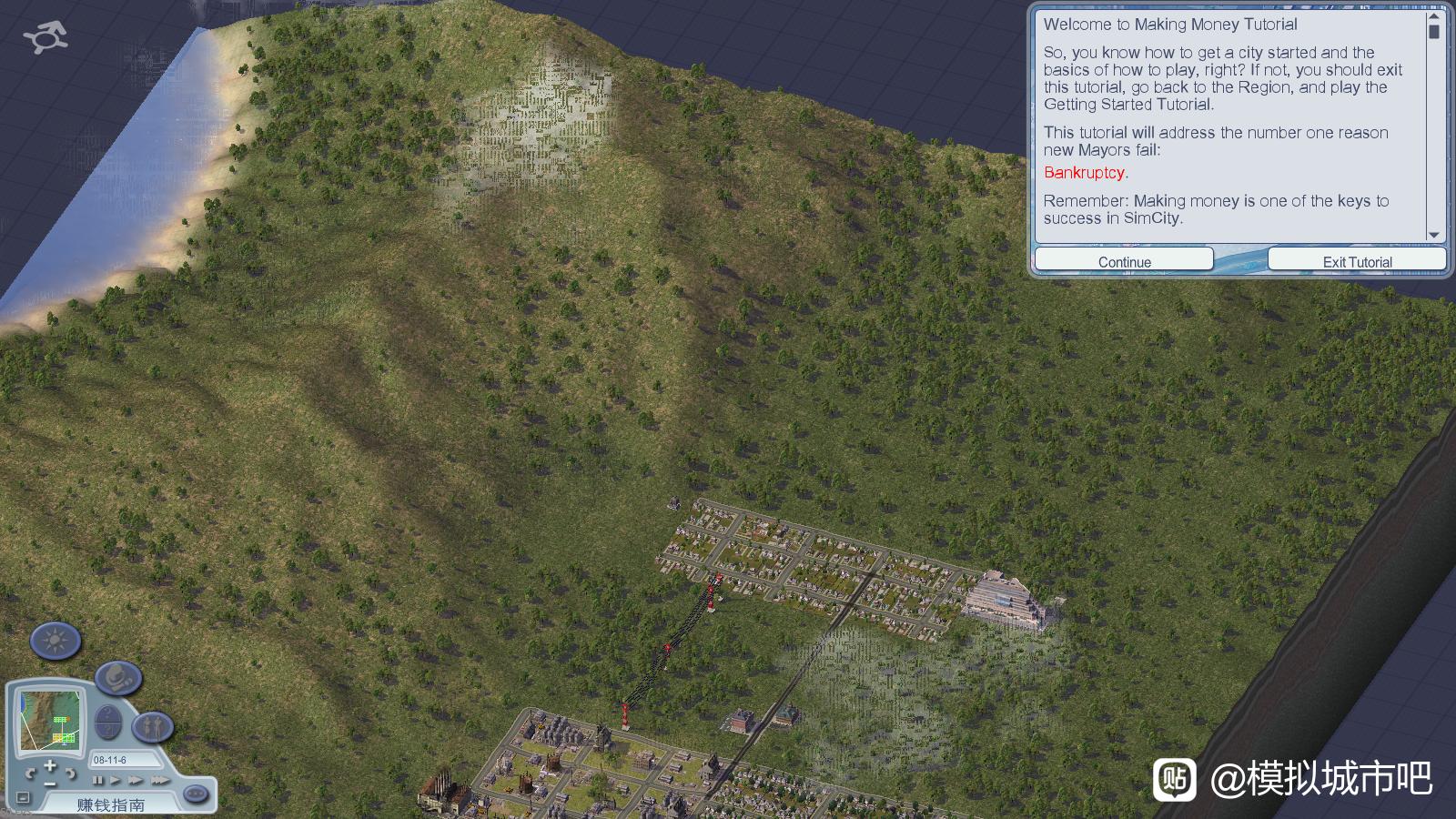This screenshot has width=1456, height=819.
Task: Click the tutorial scrollbar's up arrow
Action: 1434,16
